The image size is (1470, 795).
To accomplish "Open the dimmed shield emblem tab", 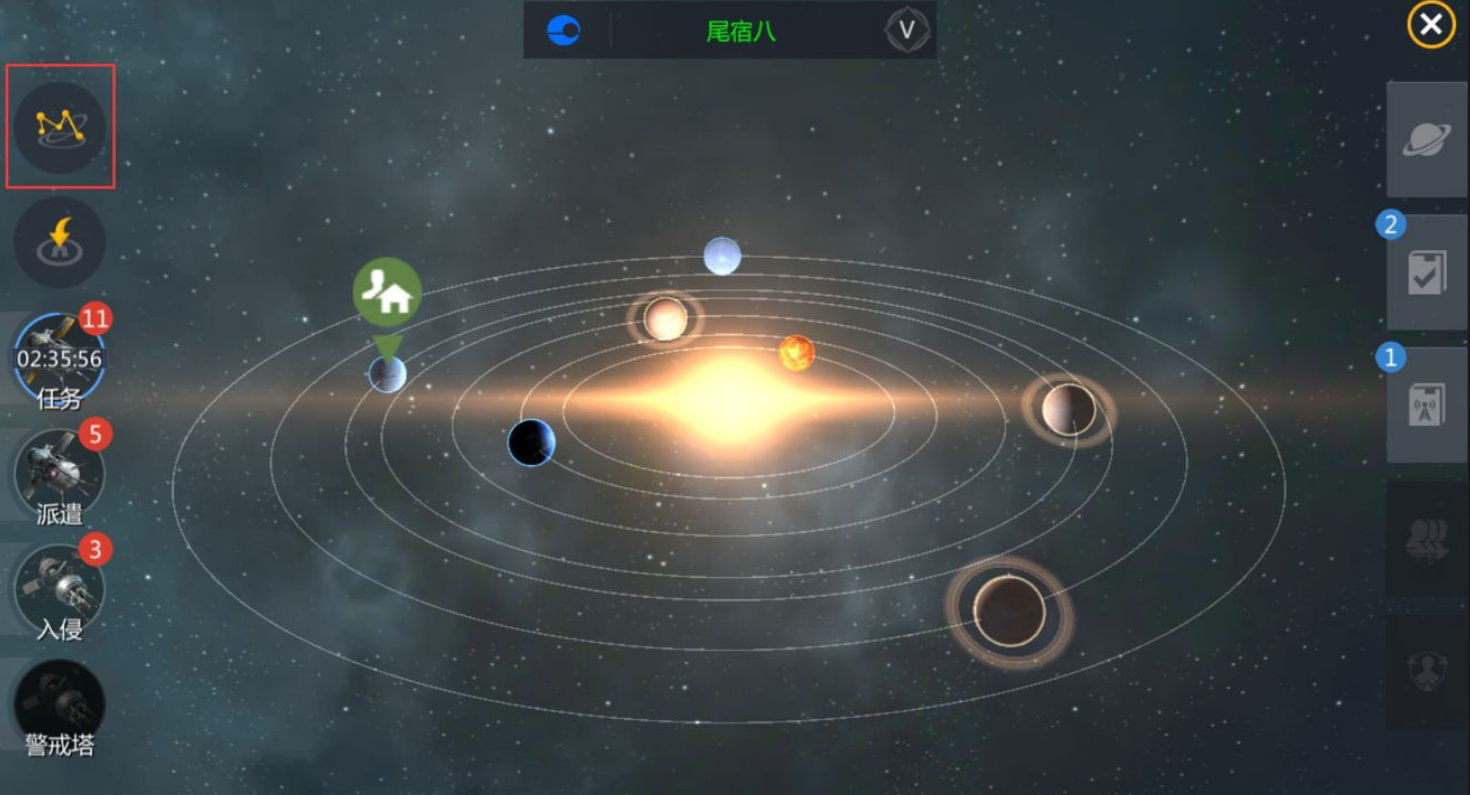I will (1427, 671).
